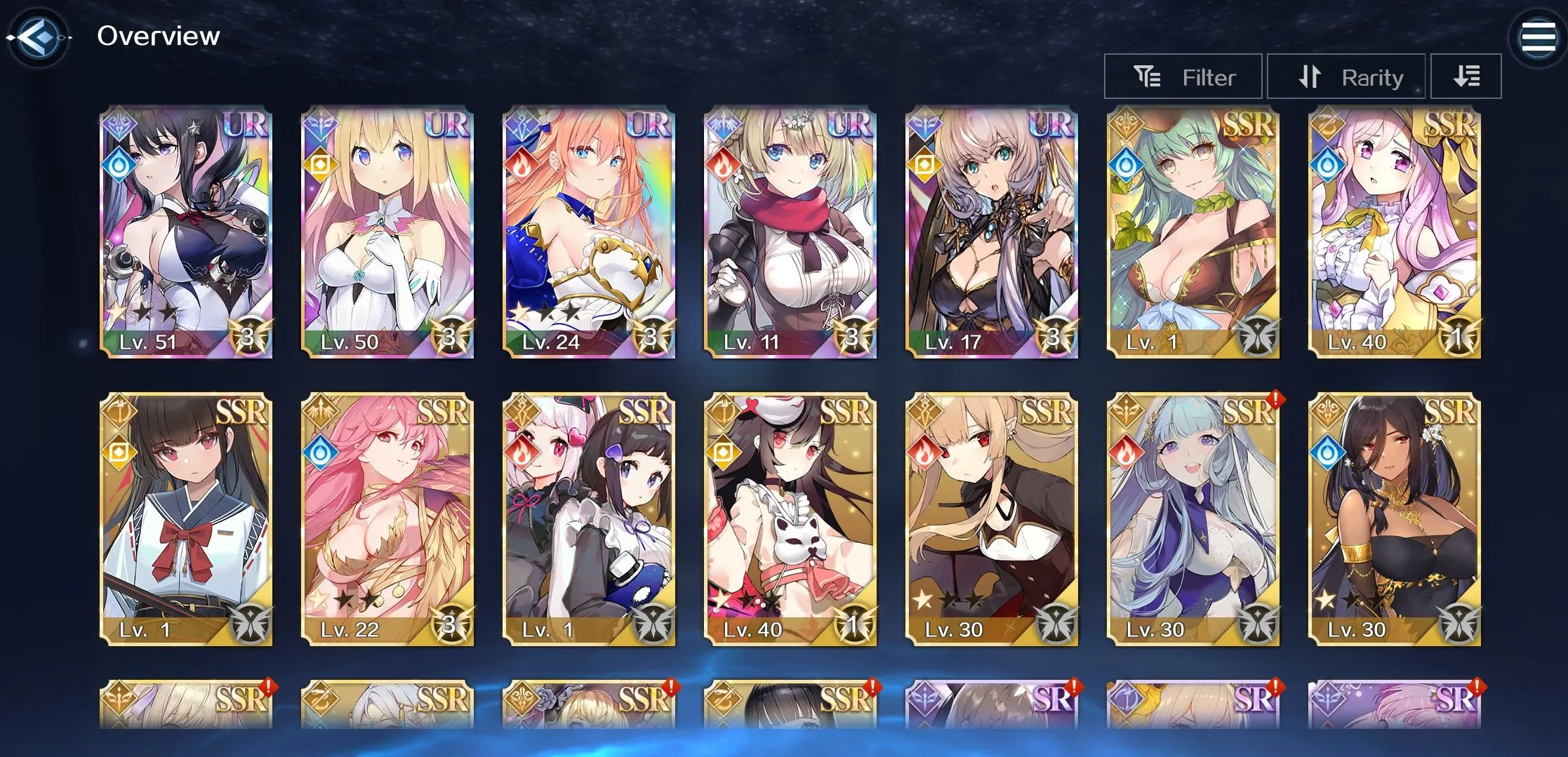The height and width of the screenshot is (757, 1568).
Task: Choose the pink-haired Lv. 40 SSR card
Action: (1395, 233)
